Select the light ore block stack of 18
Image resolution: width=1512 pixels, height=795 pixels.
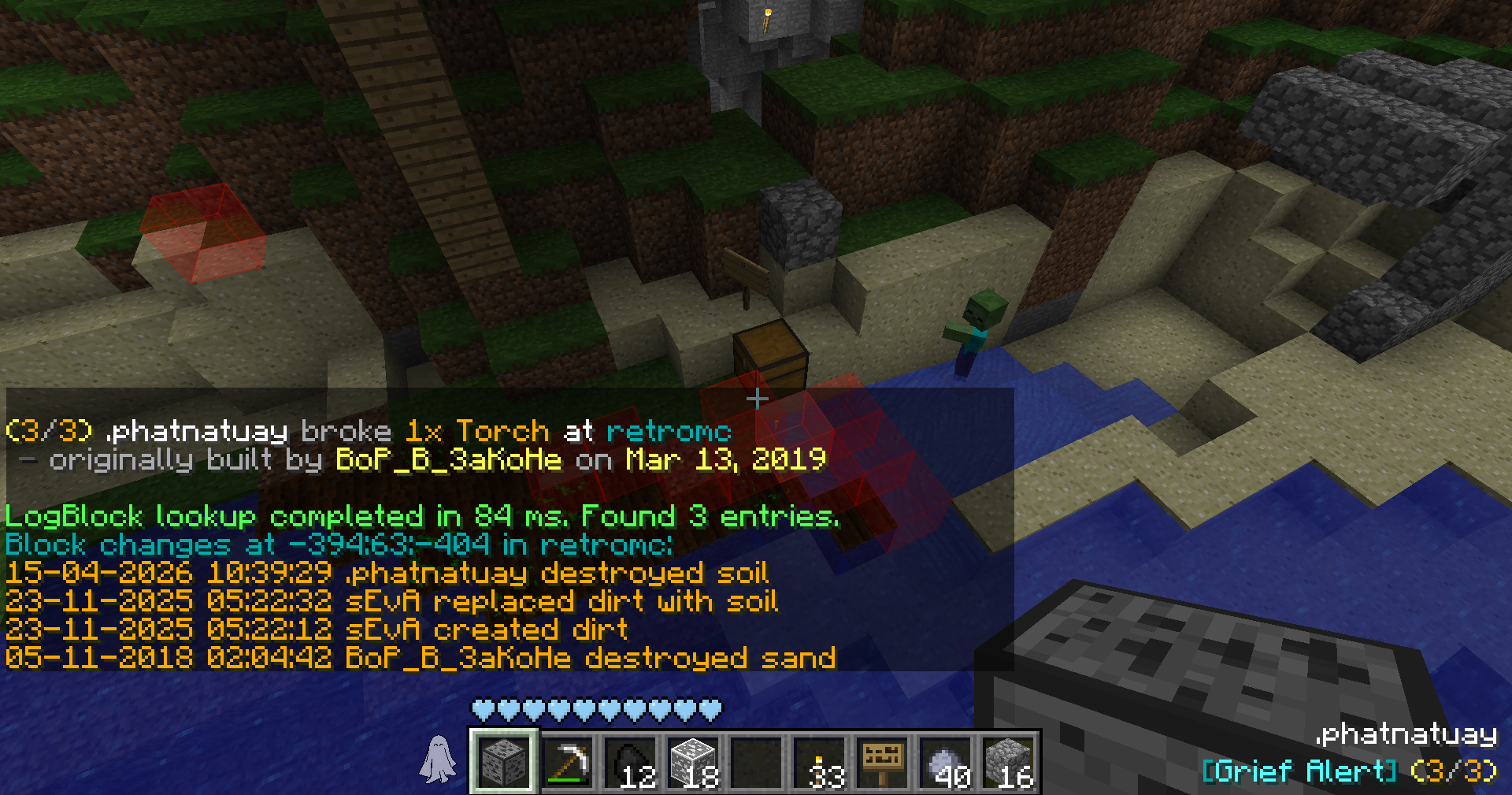tap(693, 762)
